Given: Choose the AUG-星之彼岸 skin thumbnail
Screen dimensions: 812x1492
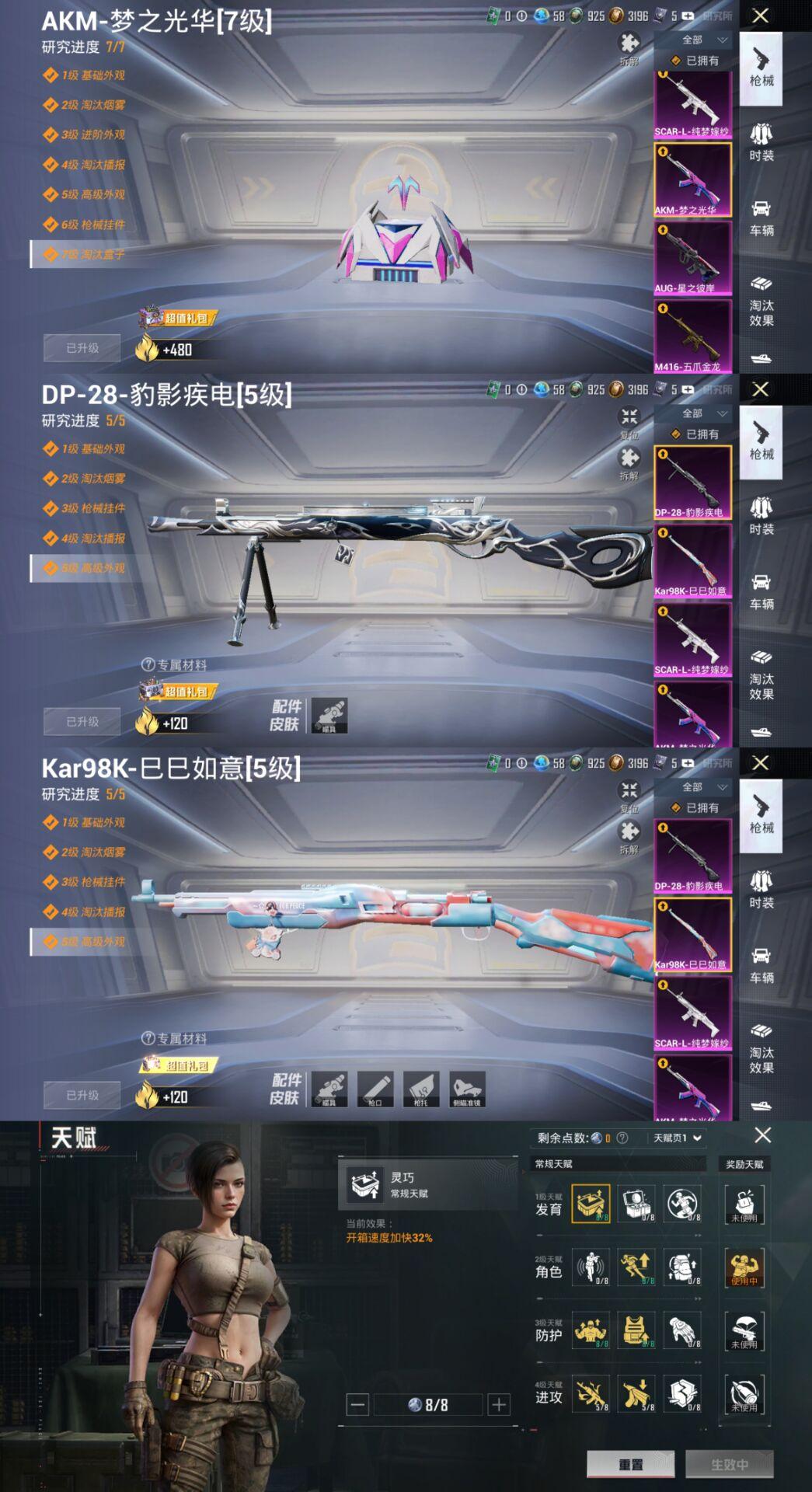Looking at the screenshot, I should [x=692, y=258].
